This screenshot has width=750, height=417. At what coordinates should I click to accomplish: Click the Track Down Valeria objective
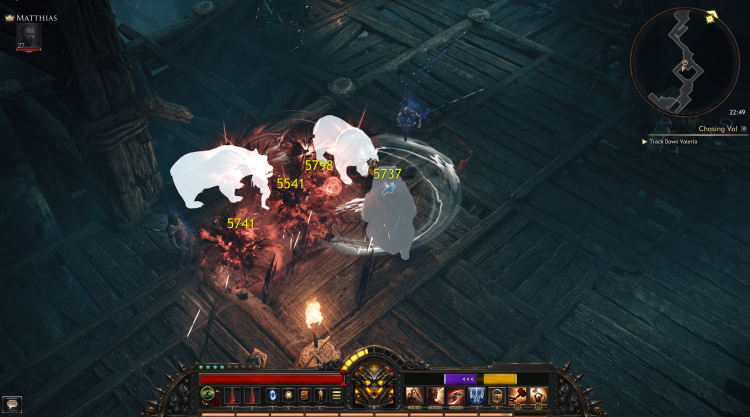[688, 142]
